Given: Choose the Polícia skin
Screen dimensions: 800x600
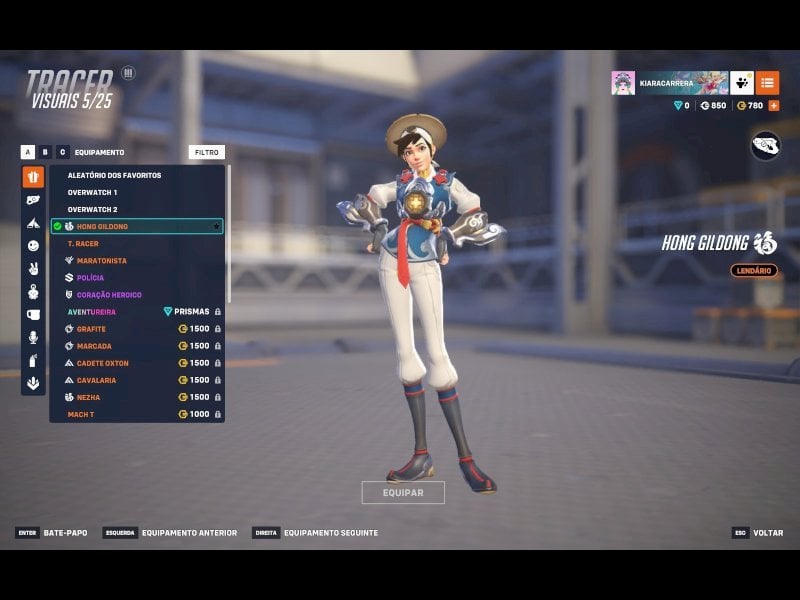Looking at the screenshot, I should pyautogui.click(x=90, y=278).
